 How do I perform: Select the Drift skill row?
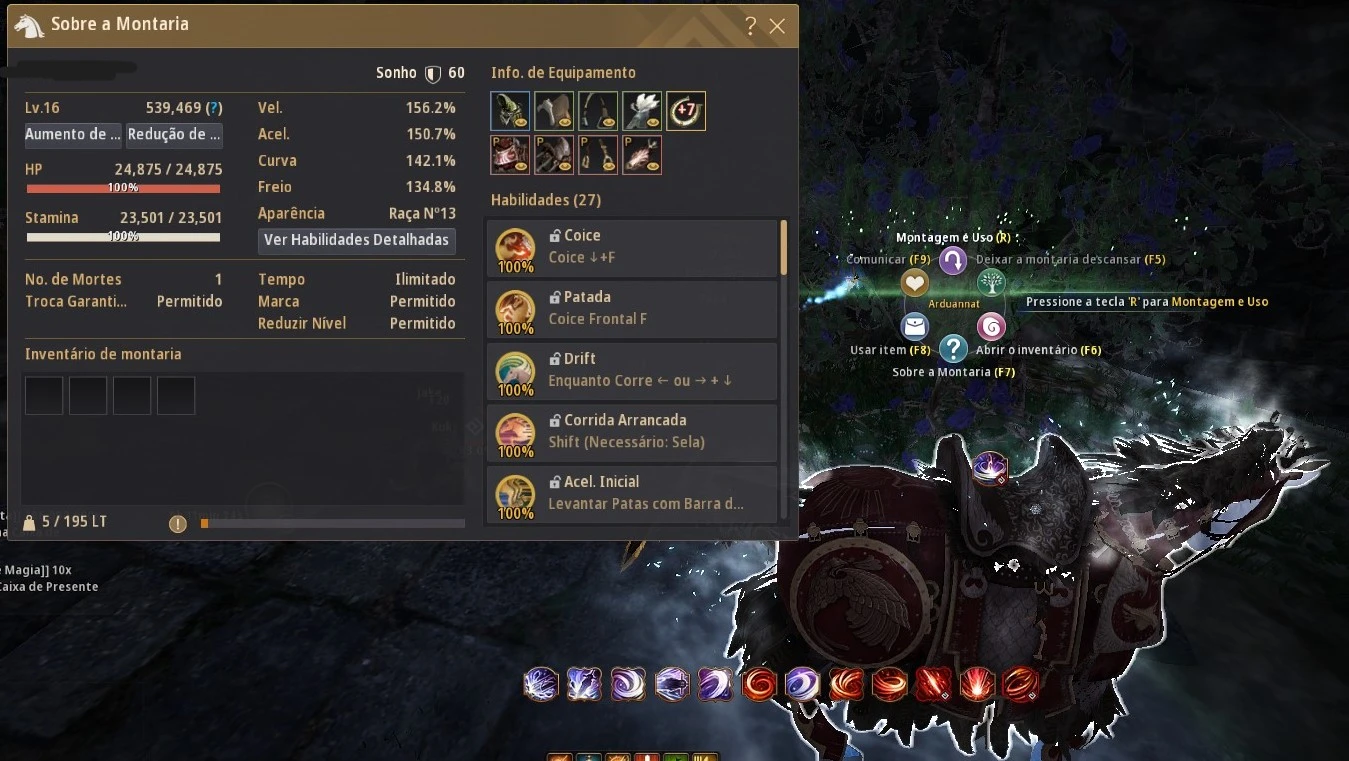tap(632, 372)
